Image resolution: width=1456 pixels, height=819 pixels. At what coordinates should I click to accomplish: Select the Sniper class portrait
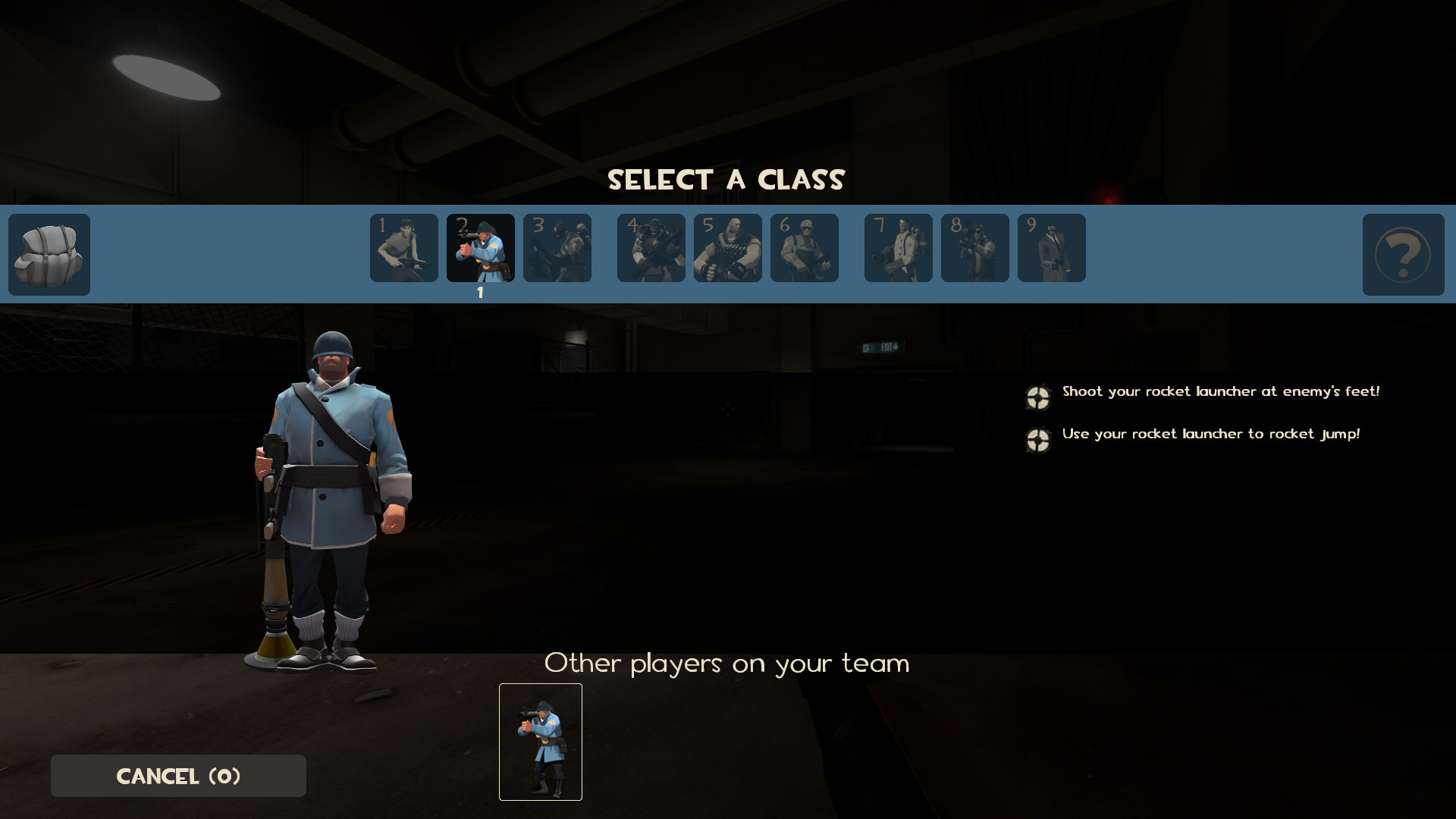(975, 248)
